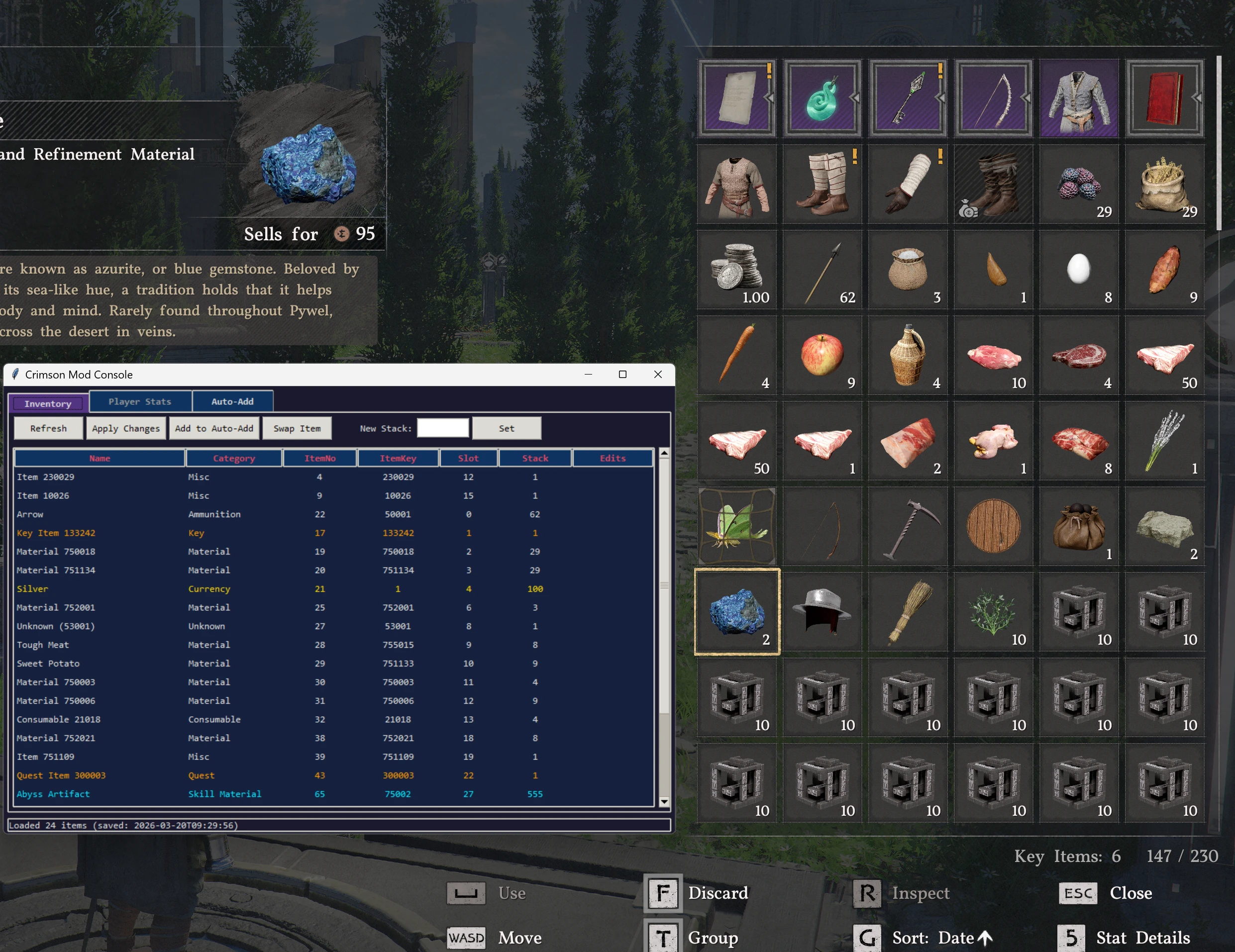1235x952 pixels.
Task: Pick the silver coins stack slot
Action: pos(737,270)
